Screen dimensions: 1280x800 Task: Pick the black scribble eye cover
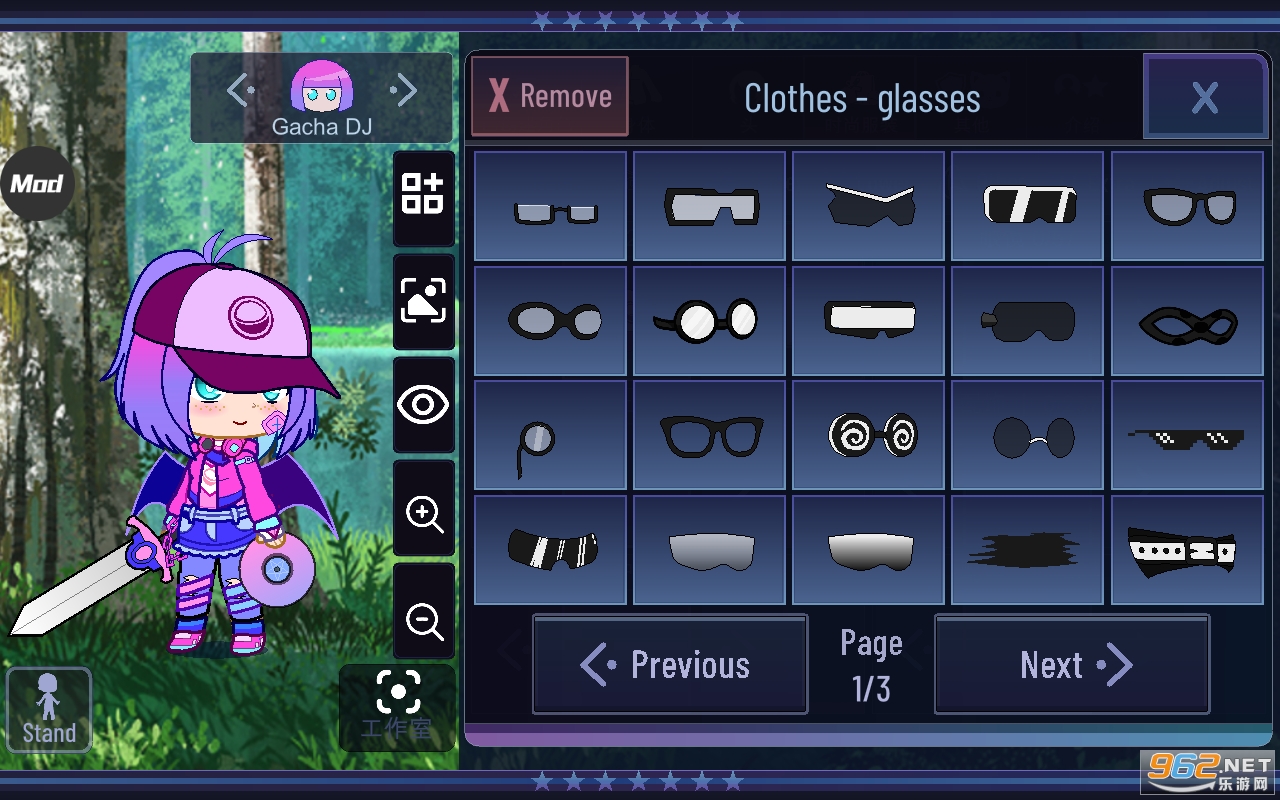(x=1027, y=550)
